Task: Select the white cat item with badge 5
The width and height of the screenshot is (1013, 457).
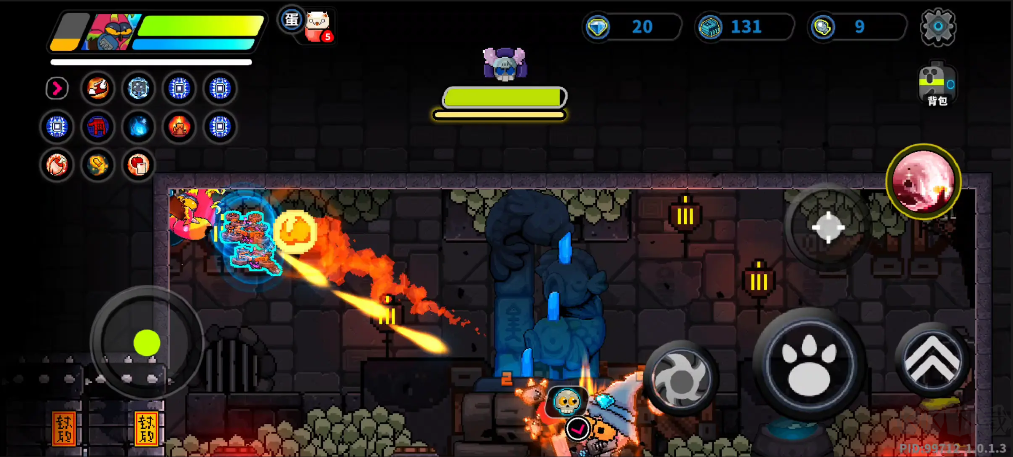Action: [318, 25]
